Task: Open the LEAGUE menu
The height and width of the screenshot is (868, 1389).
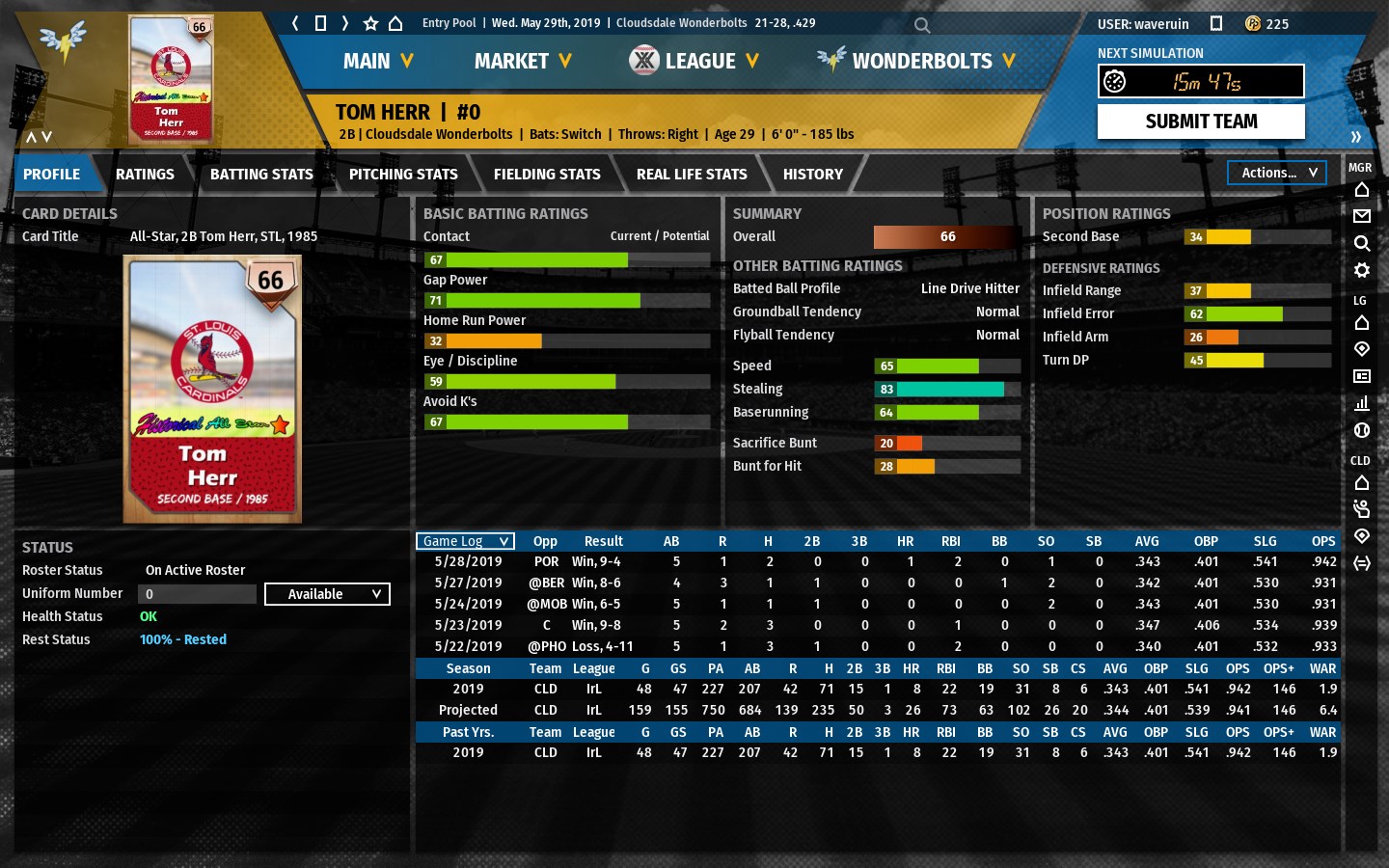Action: [x=694, y=61]
